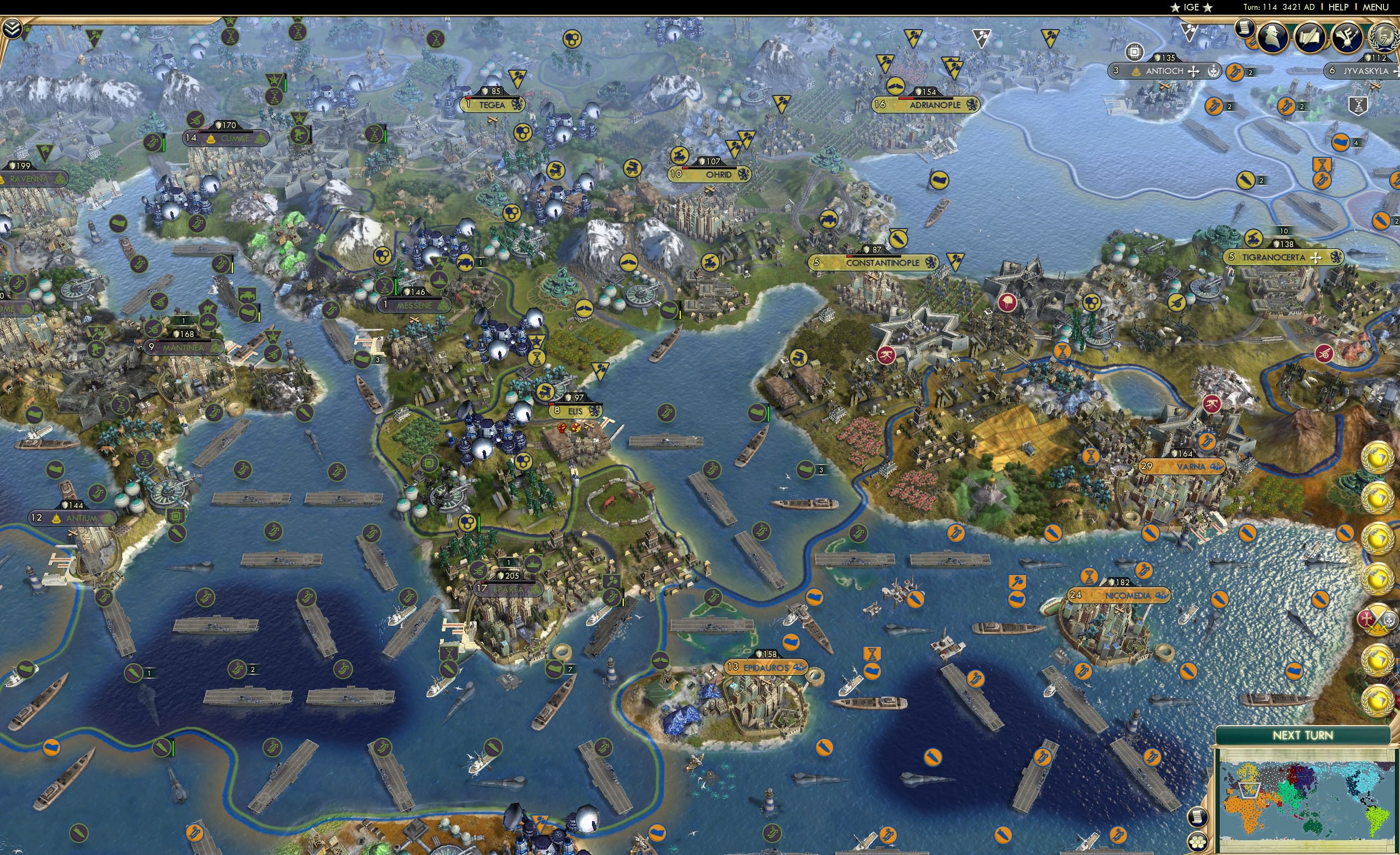Screen dimensions: 1400x855
Task: Open the HELP screen
Action: pos(1339,7)
